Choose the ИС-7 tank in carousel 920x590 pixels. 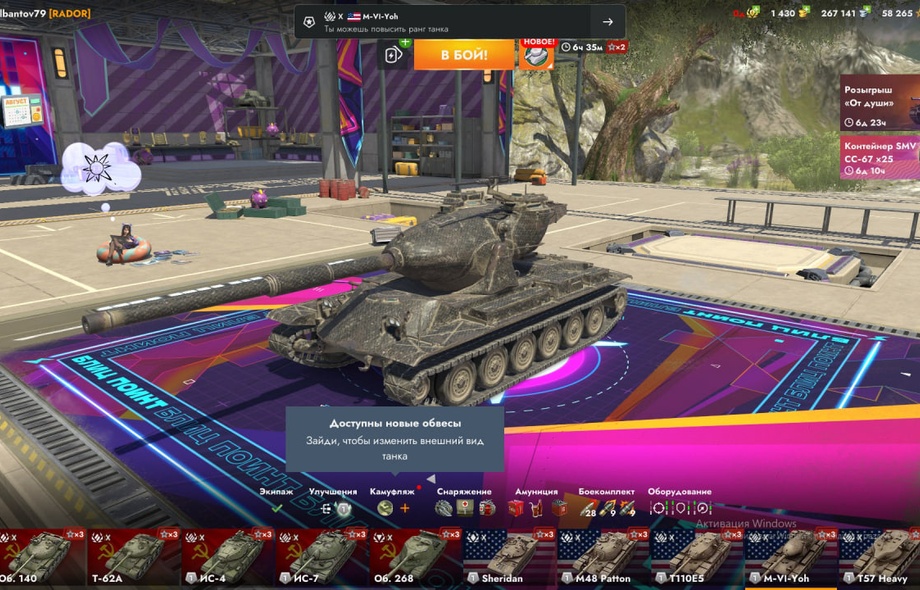318,558
